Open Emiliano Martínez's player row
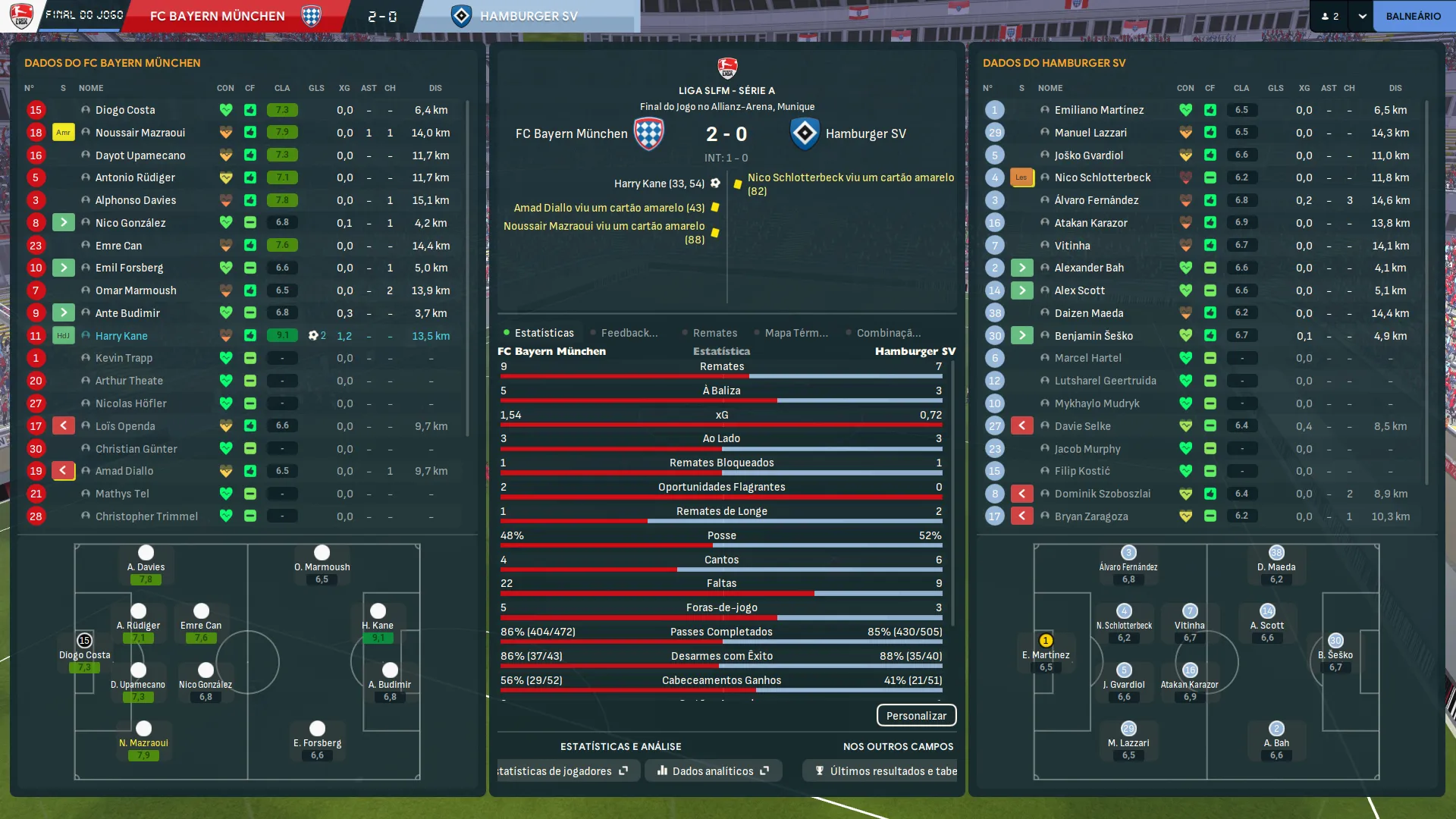Screen dimensions: 1456x819 [x=1099, y=110]
